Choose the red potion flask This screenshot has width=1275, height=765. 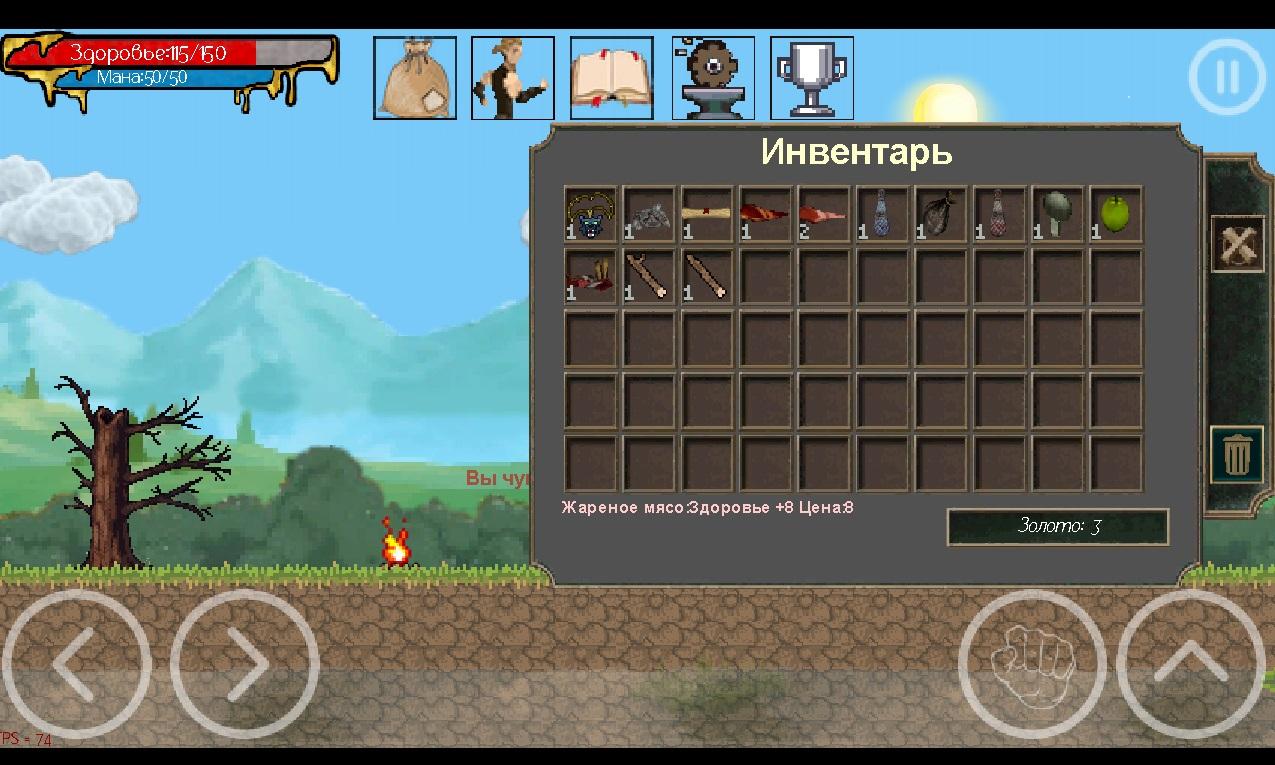(999, 214)
